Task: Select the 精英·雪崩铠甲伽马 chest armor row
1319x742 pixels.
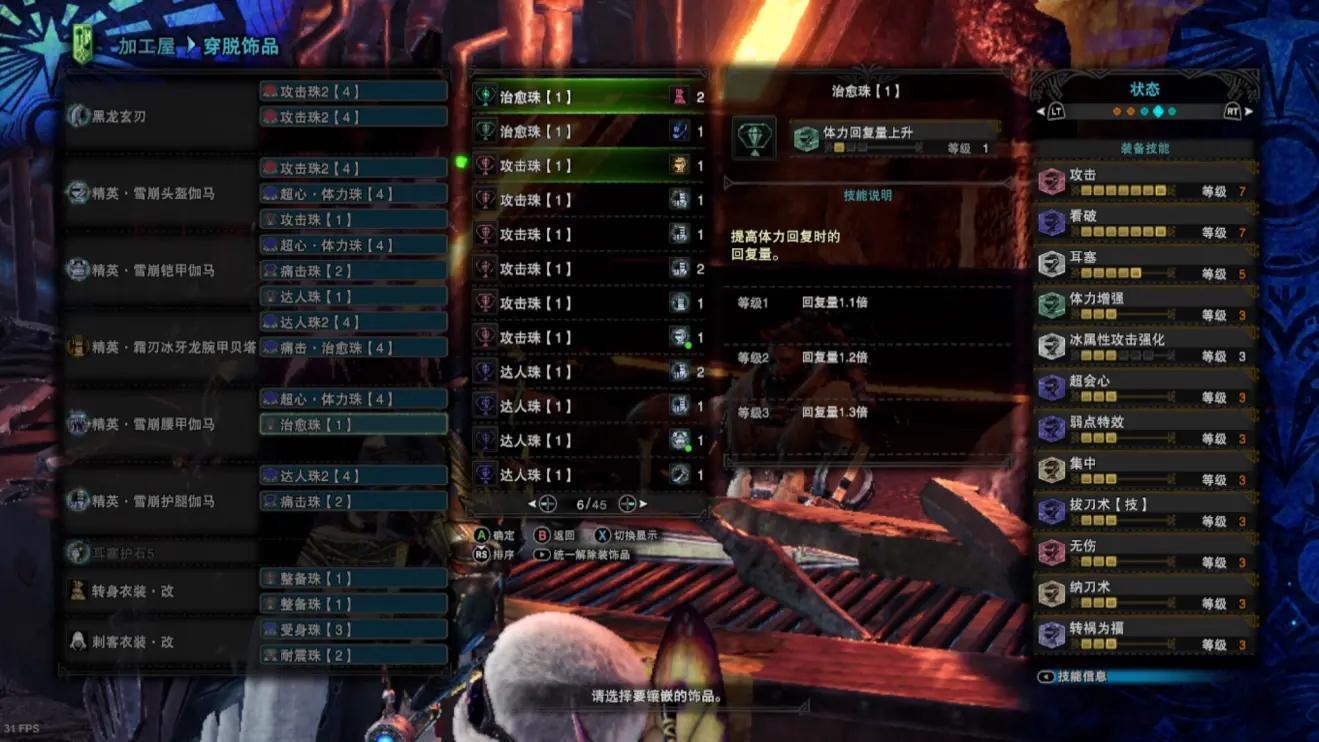Action: [160, 270]
